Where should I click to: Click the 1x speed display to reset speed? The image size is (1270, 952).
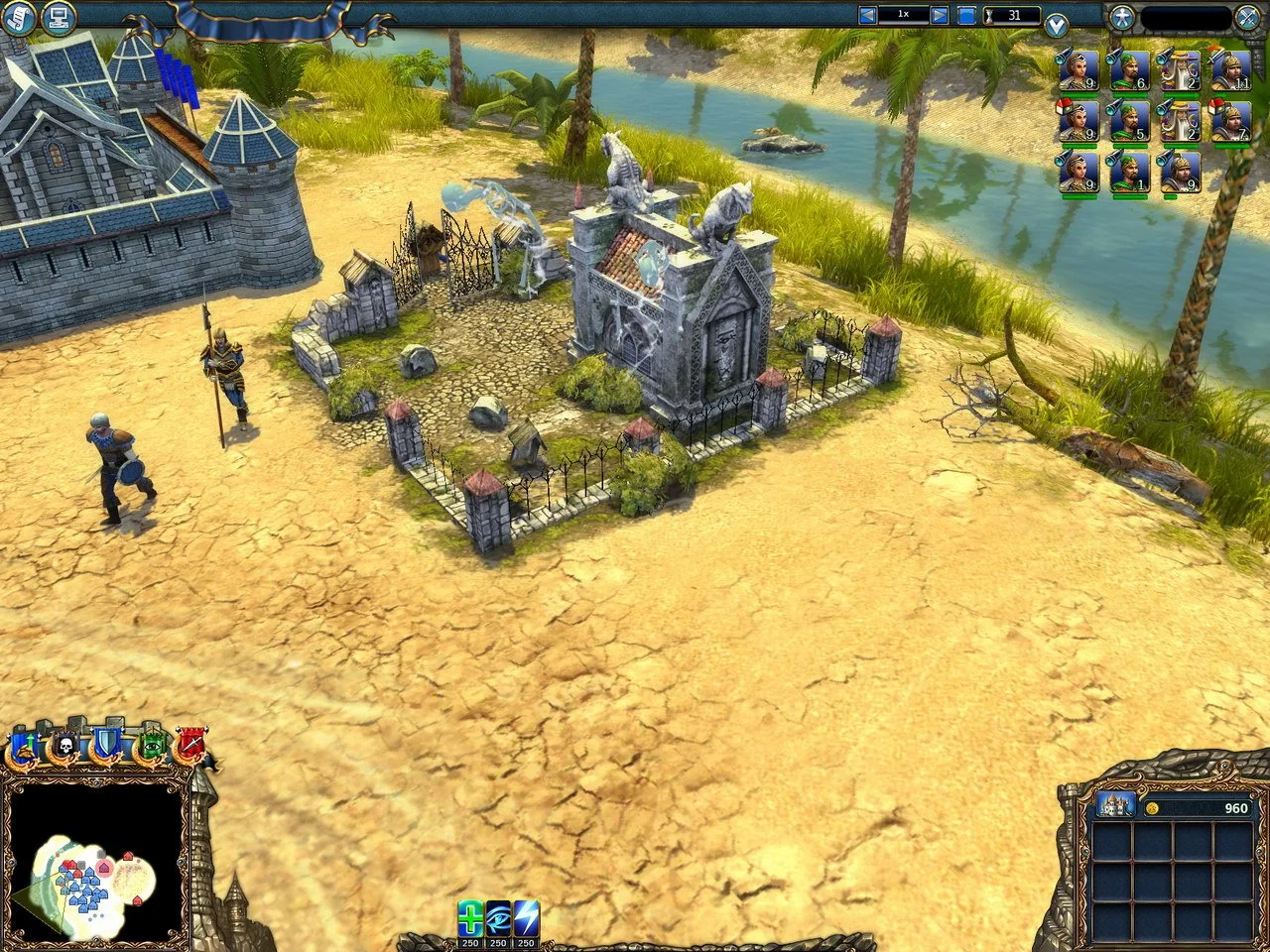point(902,13)
